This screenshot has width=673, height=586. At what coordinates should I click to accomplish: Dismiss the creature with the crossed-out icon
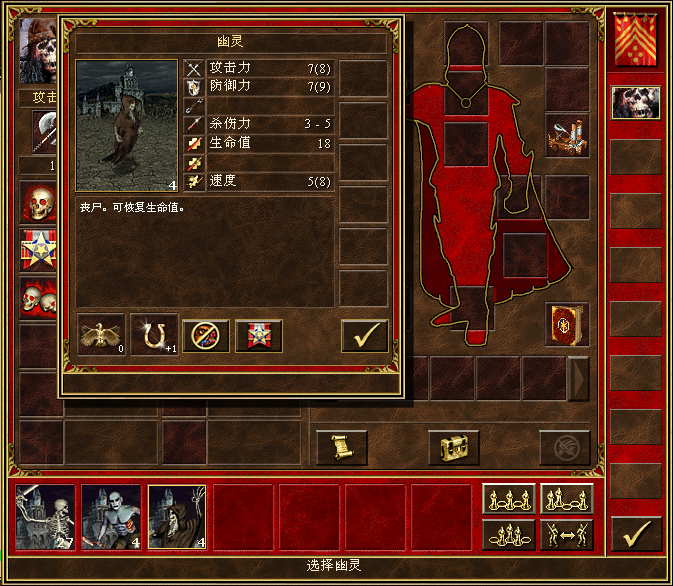(206, 336)
